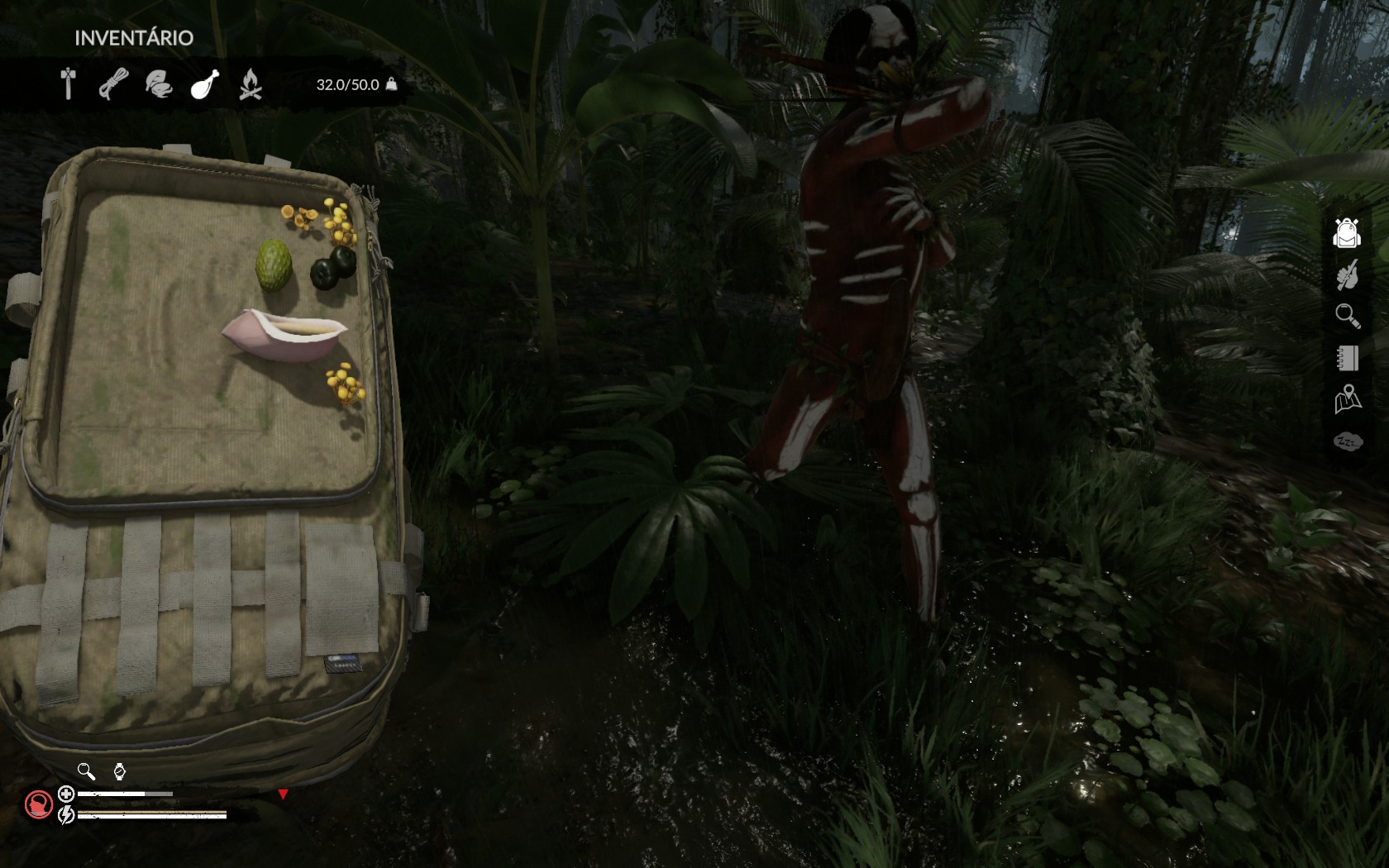Switch to the rope materials pocket

coord(113,83)
